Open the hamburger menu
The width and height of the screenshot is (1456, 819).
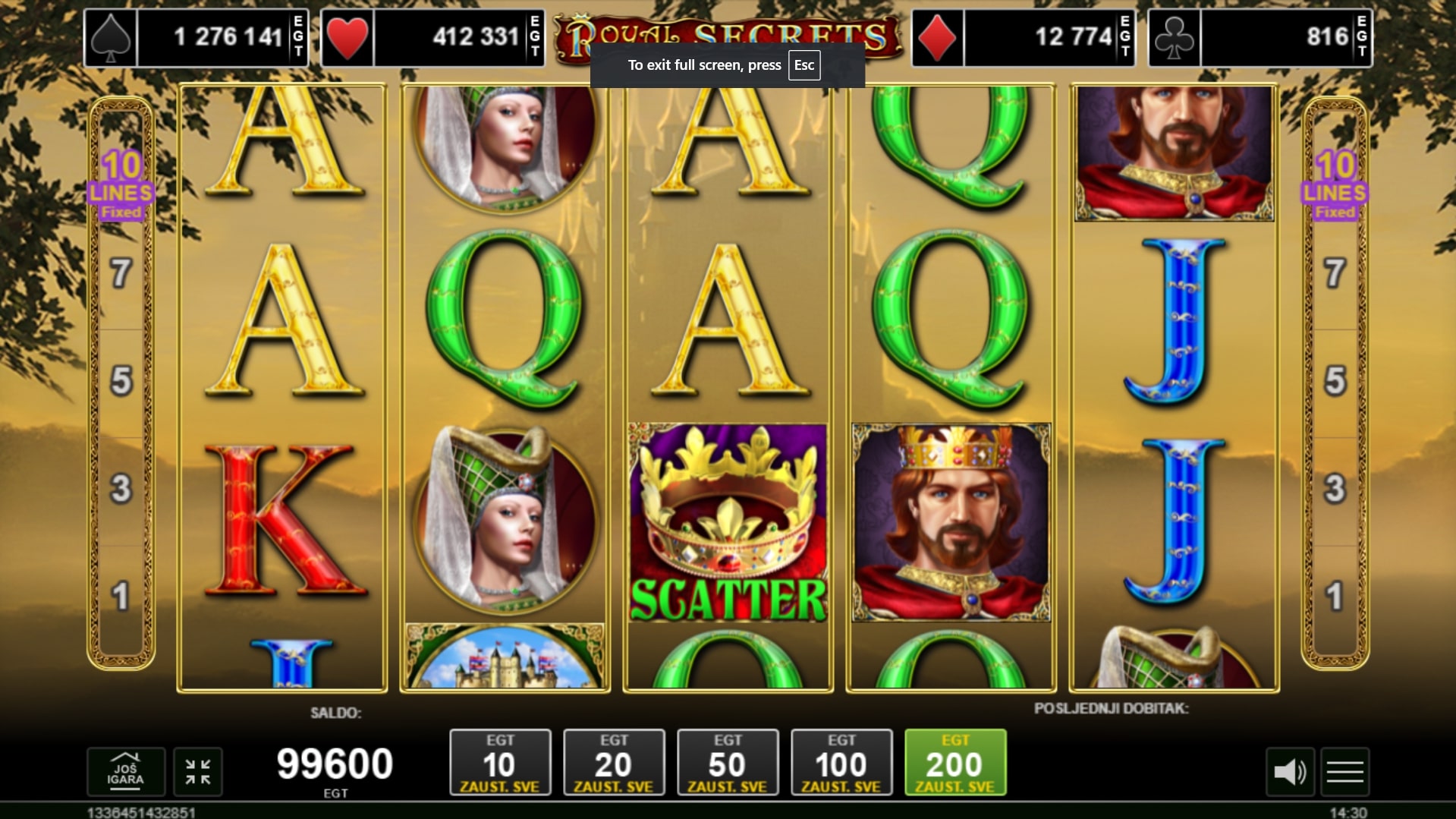pyautogui.click(x=1345, y=772)
